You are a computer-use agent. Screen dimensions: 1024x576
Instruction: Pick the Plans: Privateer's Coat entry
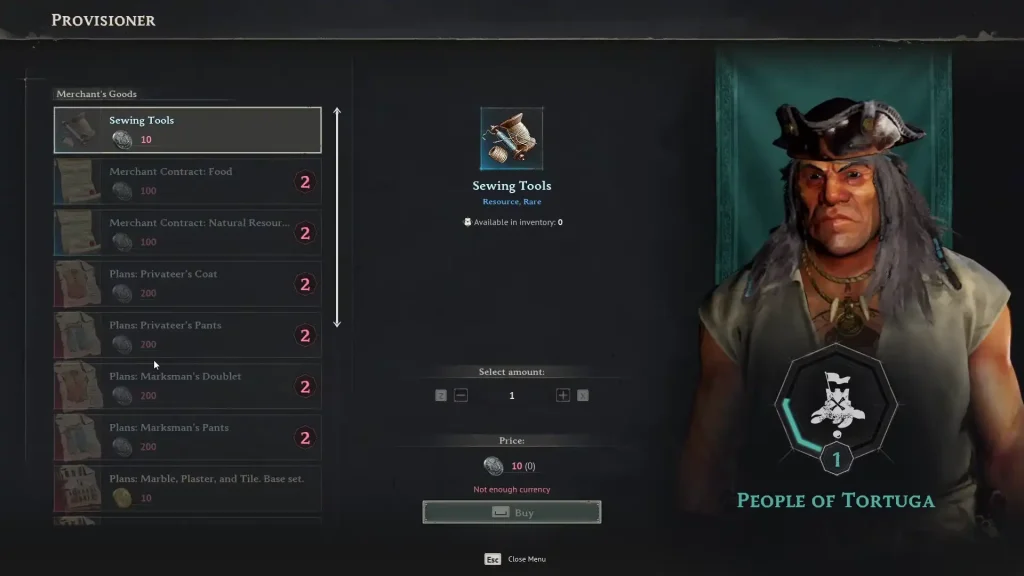187,283
